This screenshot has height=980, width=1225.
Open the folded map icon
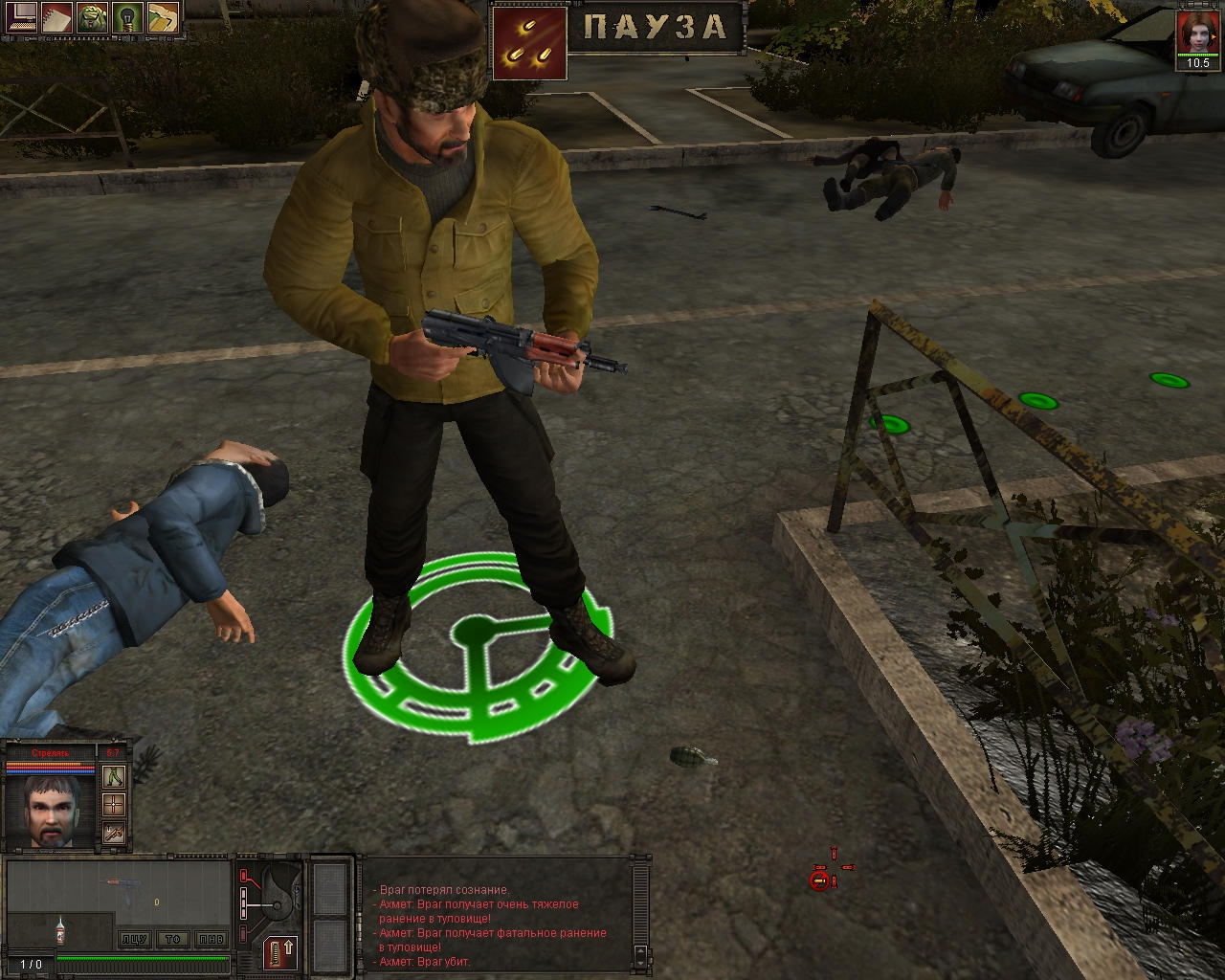click(163, 17)
